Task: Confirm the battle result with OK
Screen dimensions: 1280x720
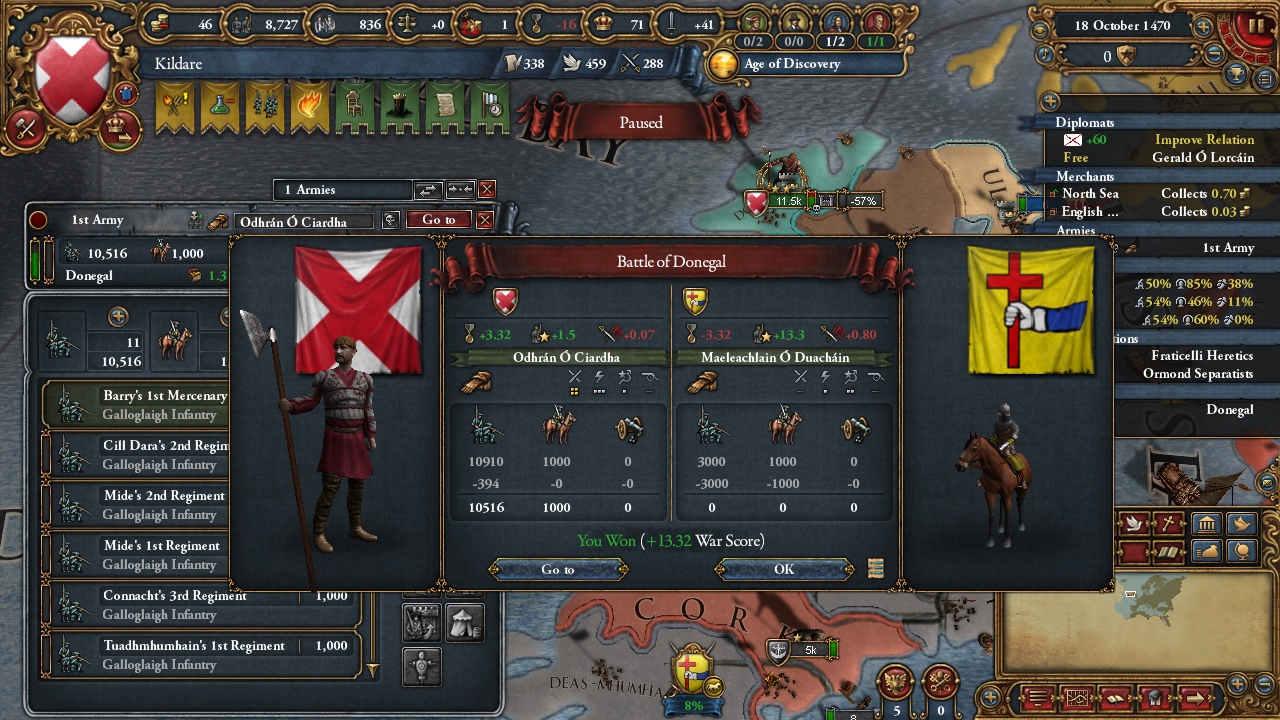Action: point(783,569)
